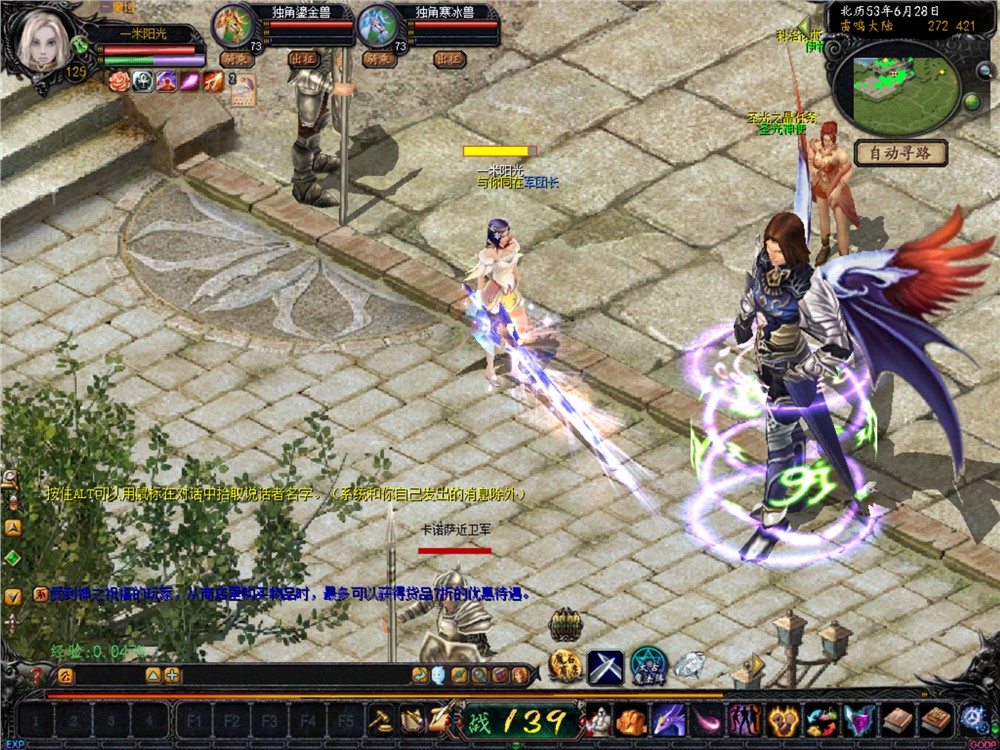Click the diamond gem icon

coord(688,664)
